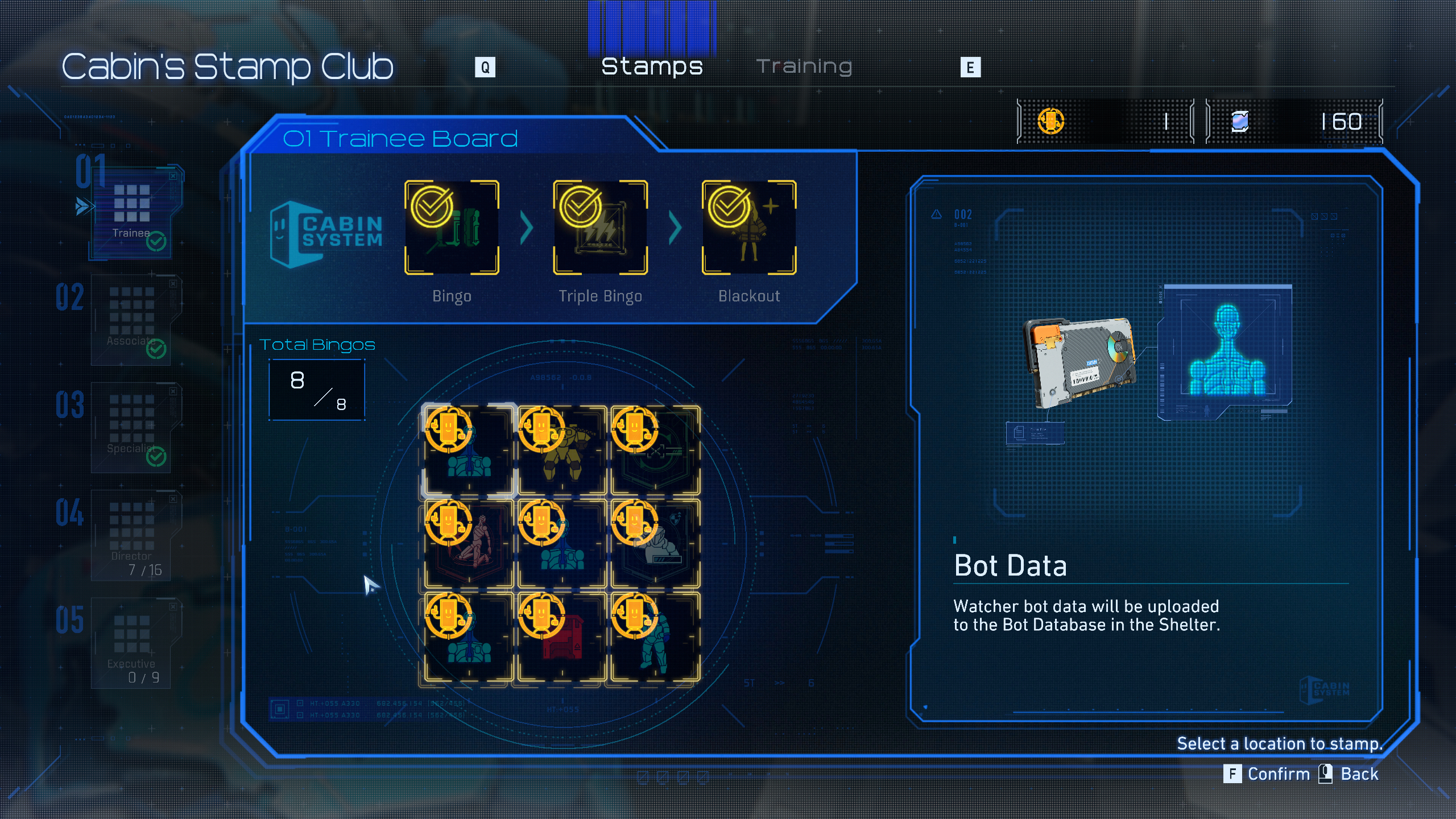Choose the teal astronaut stamp tile
This screenshot has height=819, width=1456.
(x=655, y=637)
